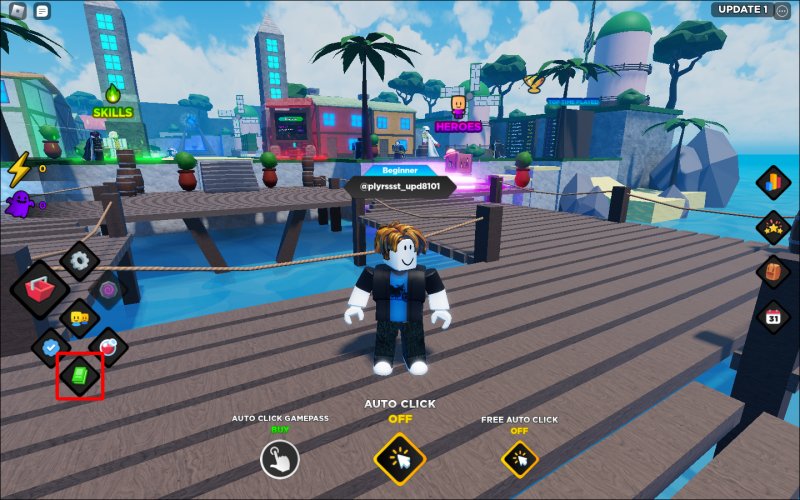Open the colored bar chart leaderboard

pos(773,185)
